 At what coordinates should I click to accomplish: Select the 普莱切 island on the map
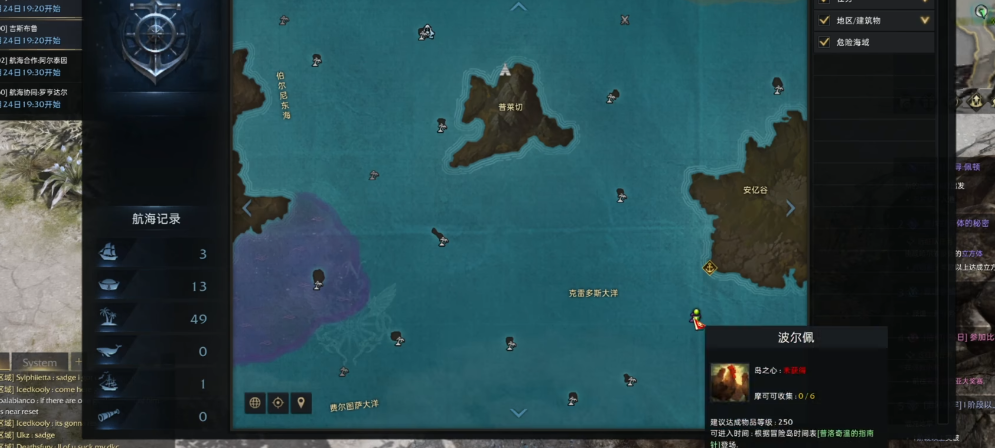point(510,107)
